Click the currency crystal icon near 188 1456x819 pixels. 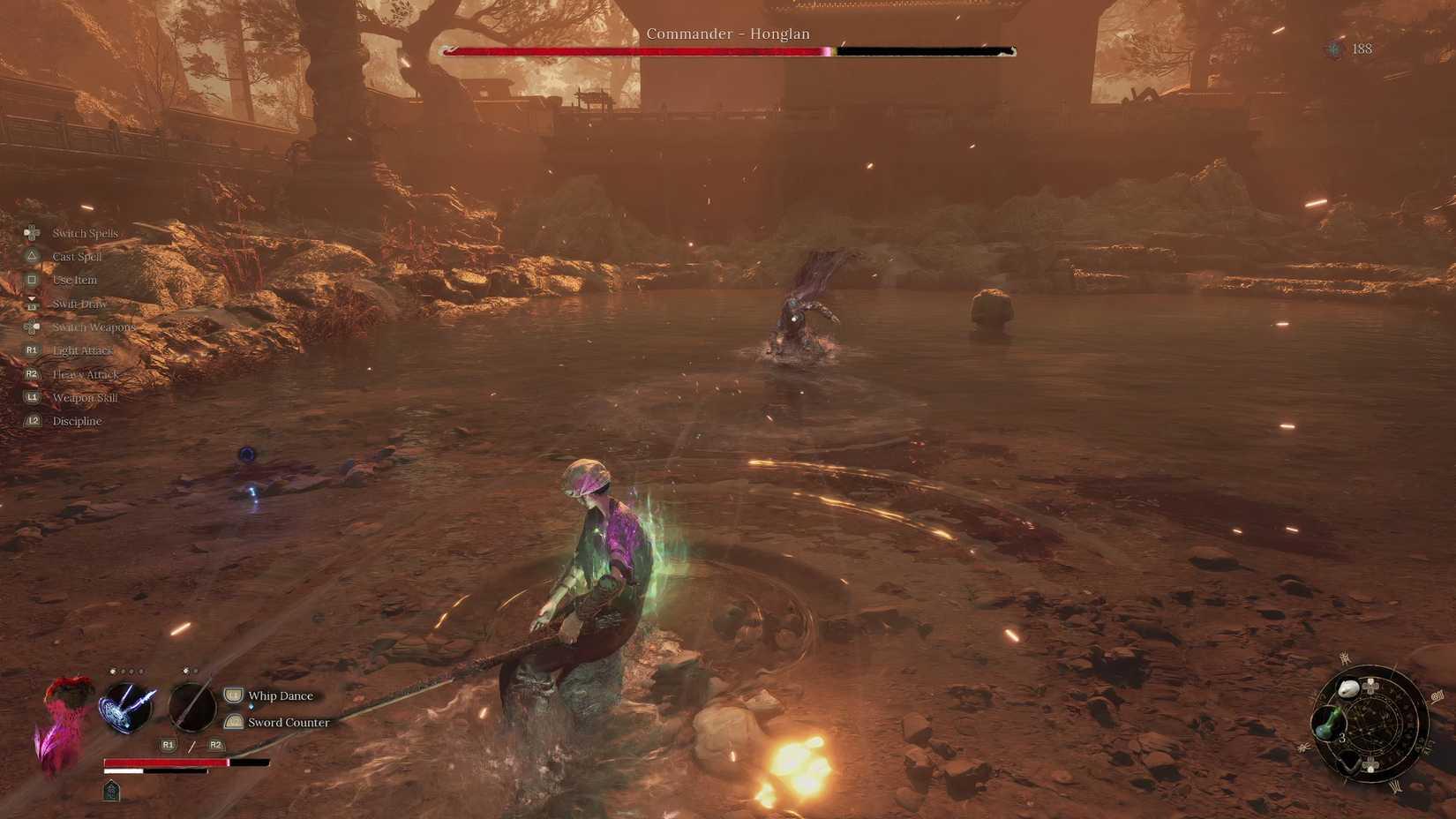click(x=1332, y=49)
